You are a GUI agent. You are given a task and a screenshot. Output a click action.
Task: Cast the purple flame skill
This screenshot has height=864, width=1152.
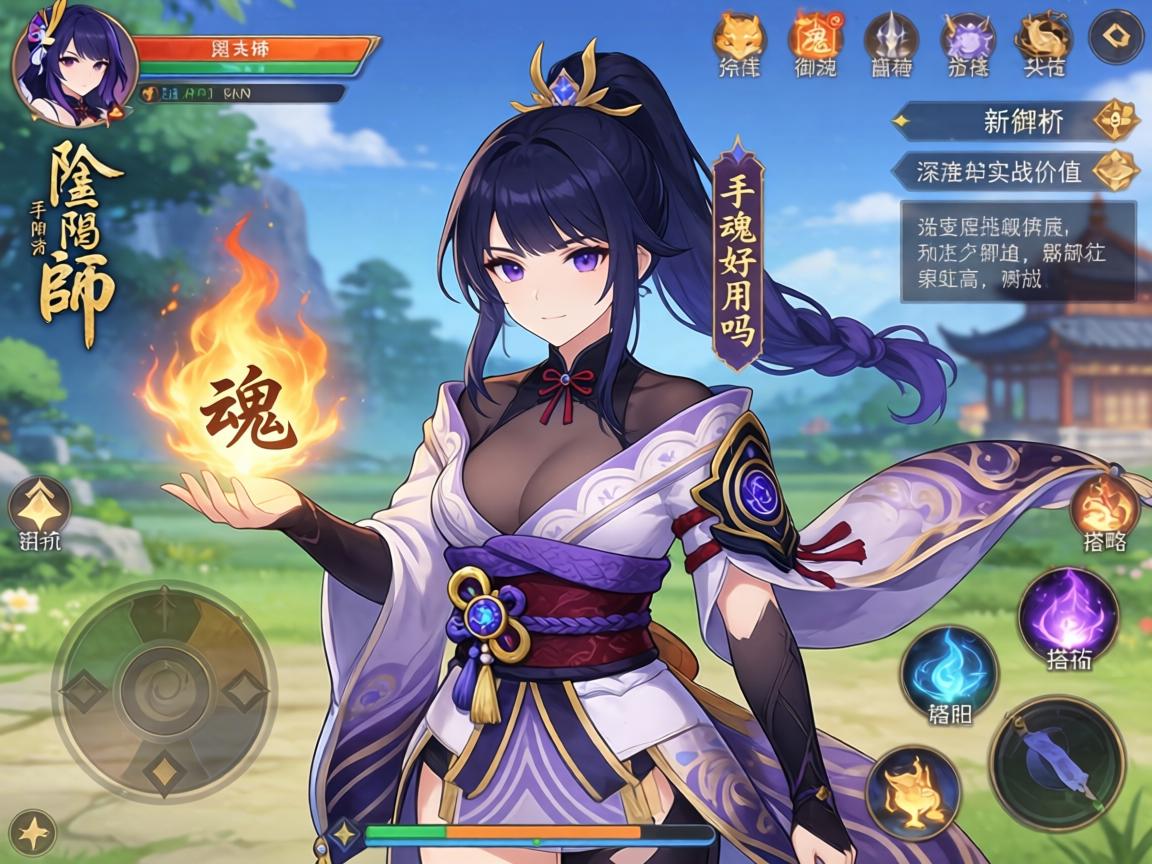pos(1068,613)
